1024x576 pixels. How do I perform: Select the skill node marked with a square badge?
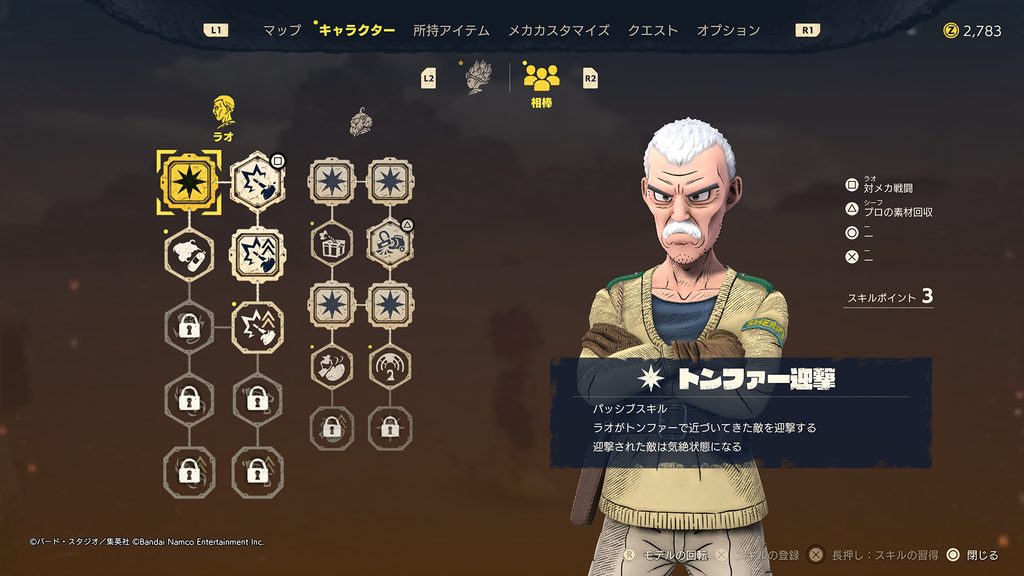257,182
